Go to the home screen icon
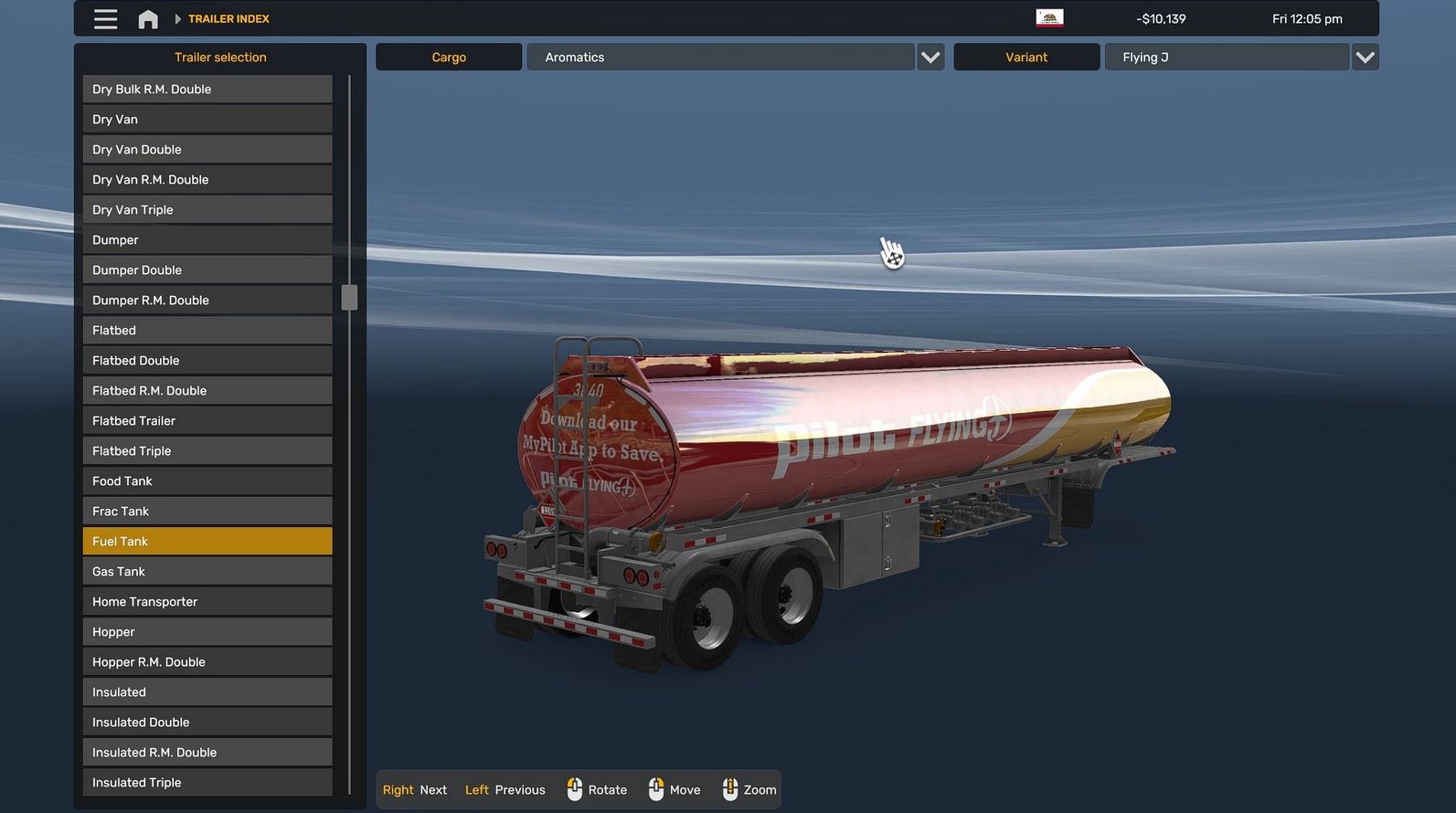This screenshot has width=1456, height=813. pos(148,19)
